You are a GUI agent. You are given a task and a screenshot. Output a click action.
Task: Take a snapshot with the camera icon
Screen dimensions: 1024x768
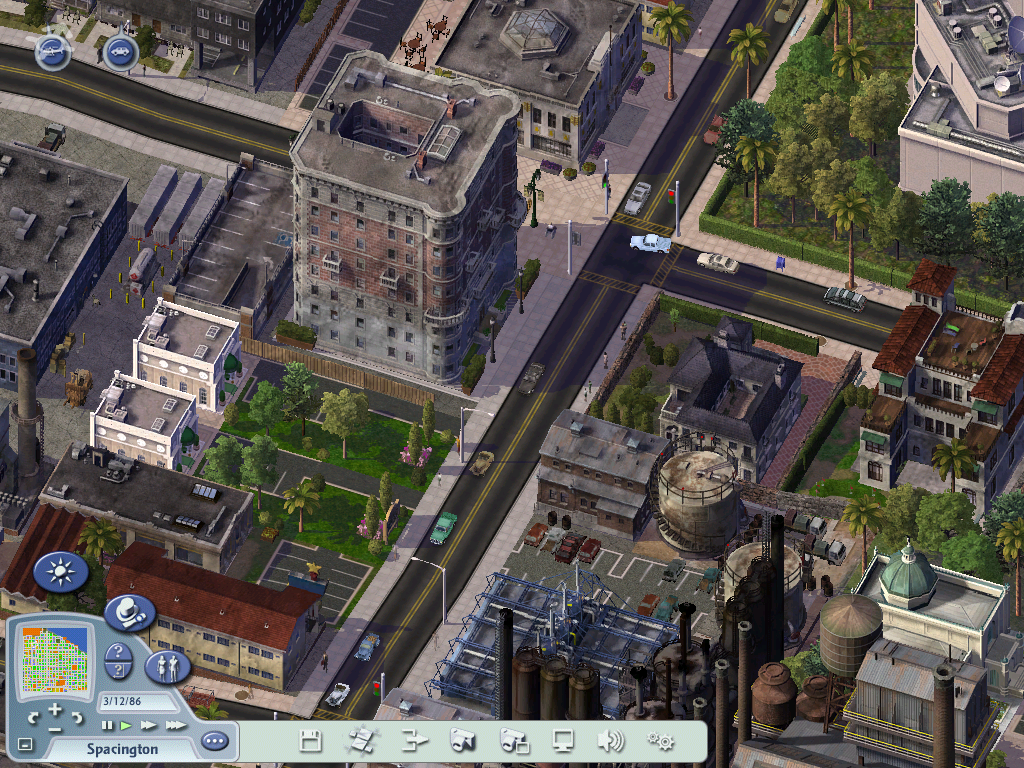pyautogui.click(x=462, y=741)
